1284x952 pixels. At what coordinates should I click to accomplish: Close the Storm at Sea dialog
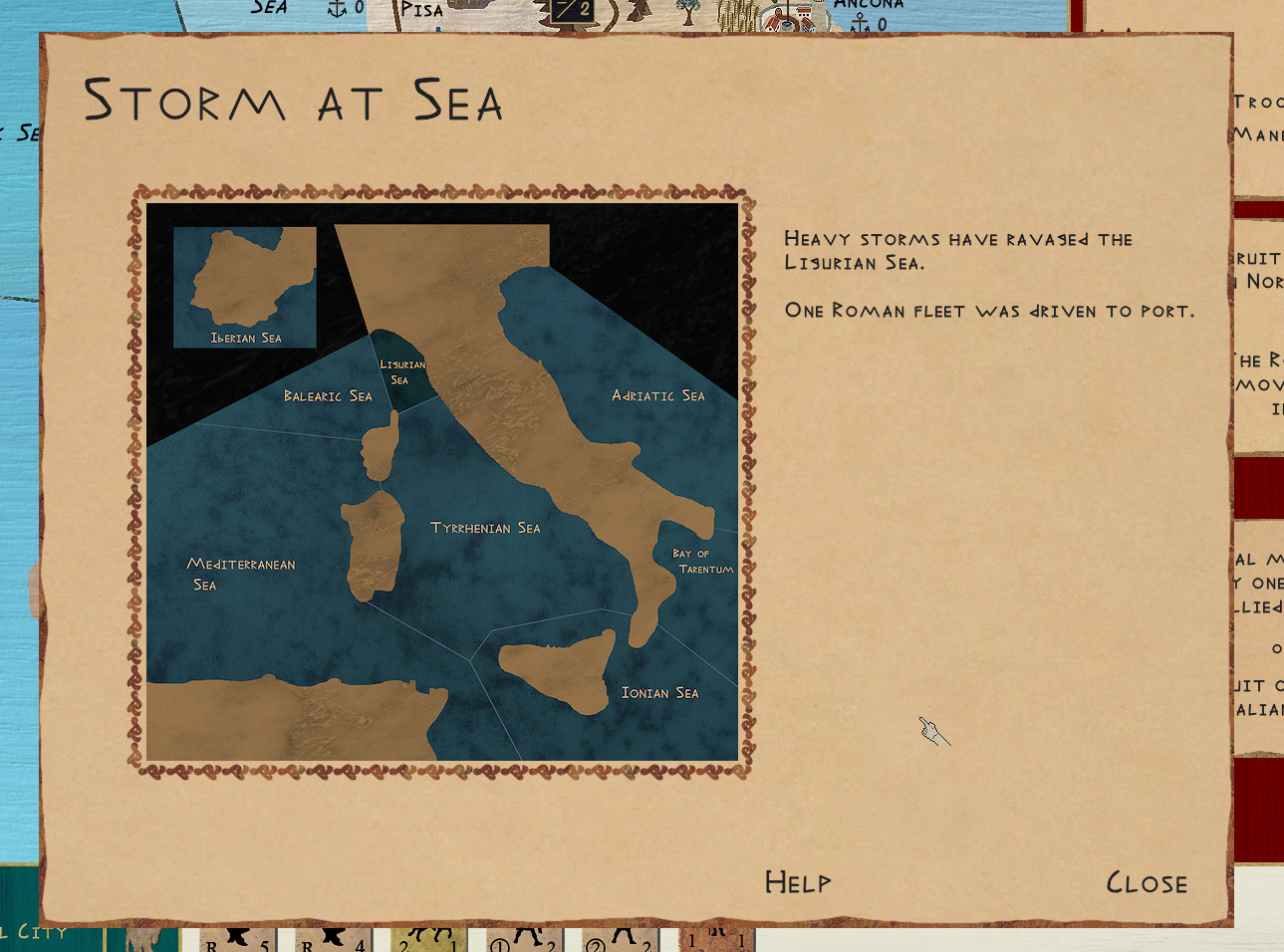point(1147,883)
